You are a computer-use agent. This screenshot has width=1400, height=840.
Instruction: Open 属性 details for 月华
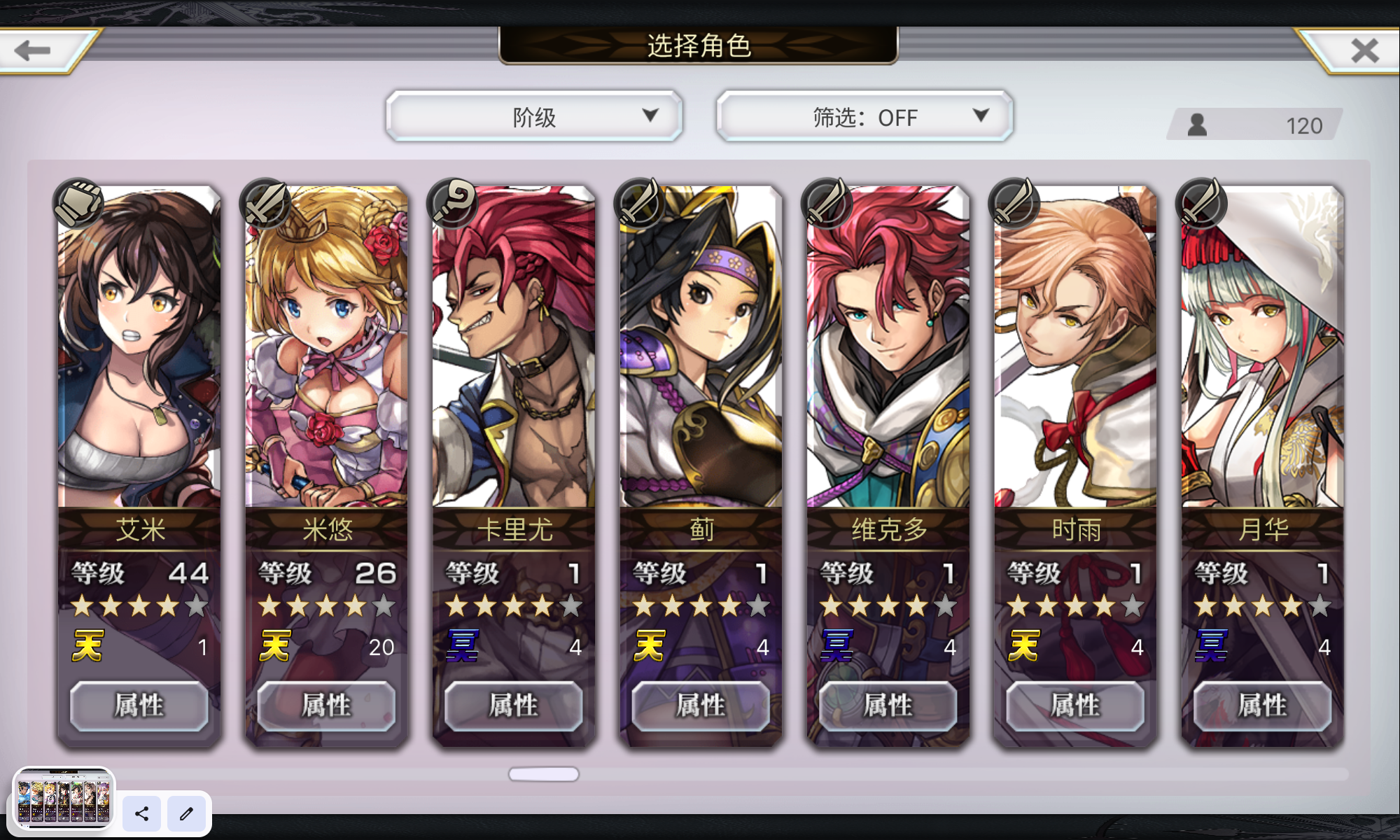pyautogui.click(x=1261, y=706)
